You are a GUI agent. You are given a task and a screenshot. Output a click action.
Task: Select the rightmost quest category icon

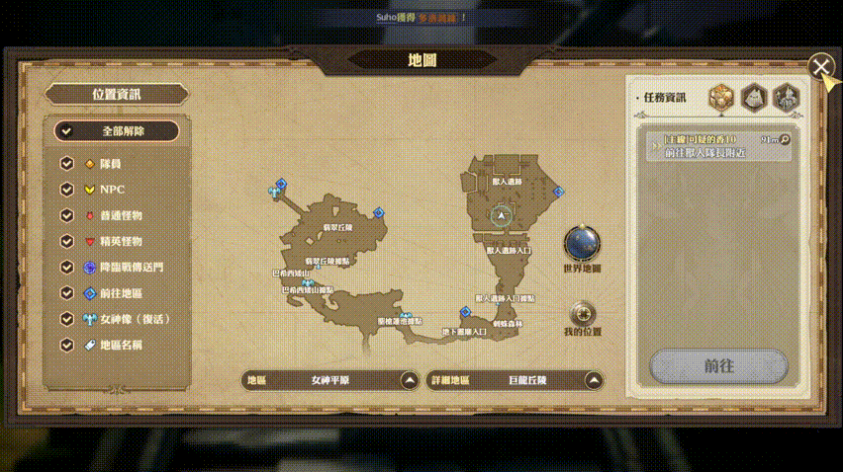coord(786,97)
